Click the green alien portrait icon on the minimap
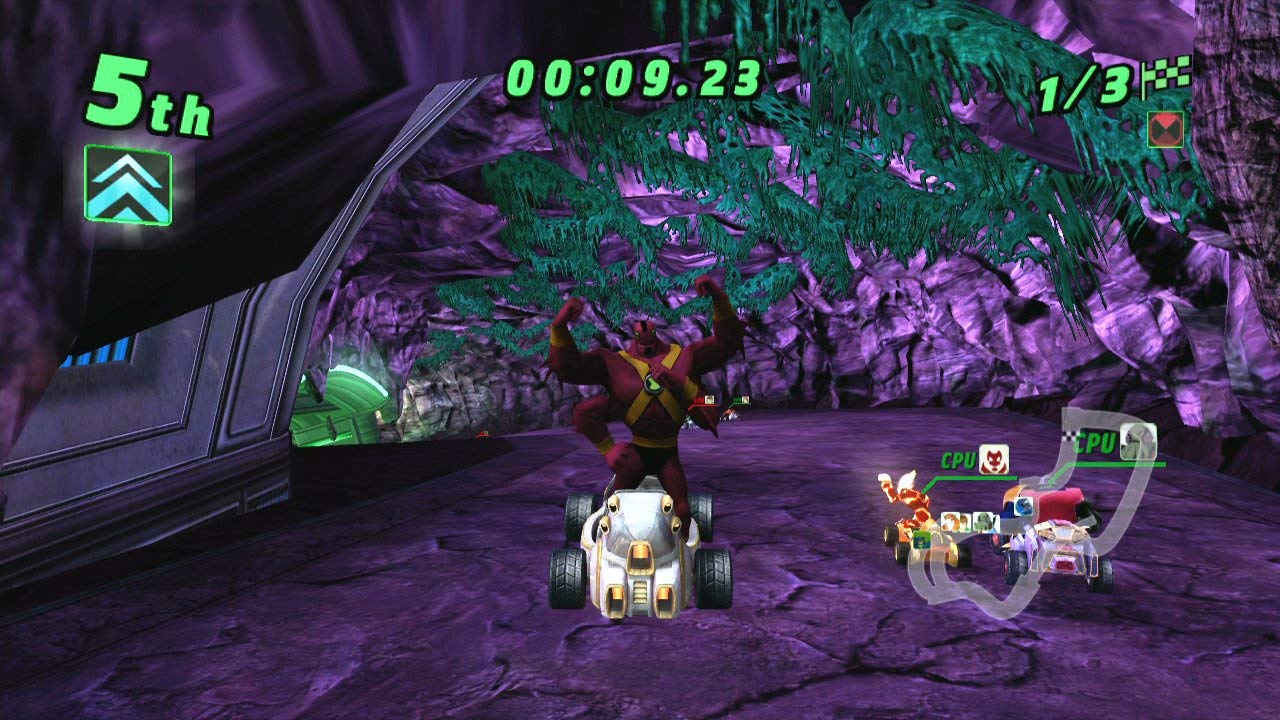Image resolution: width=1280 pixels, height=720 pixels. coord(984,522)
